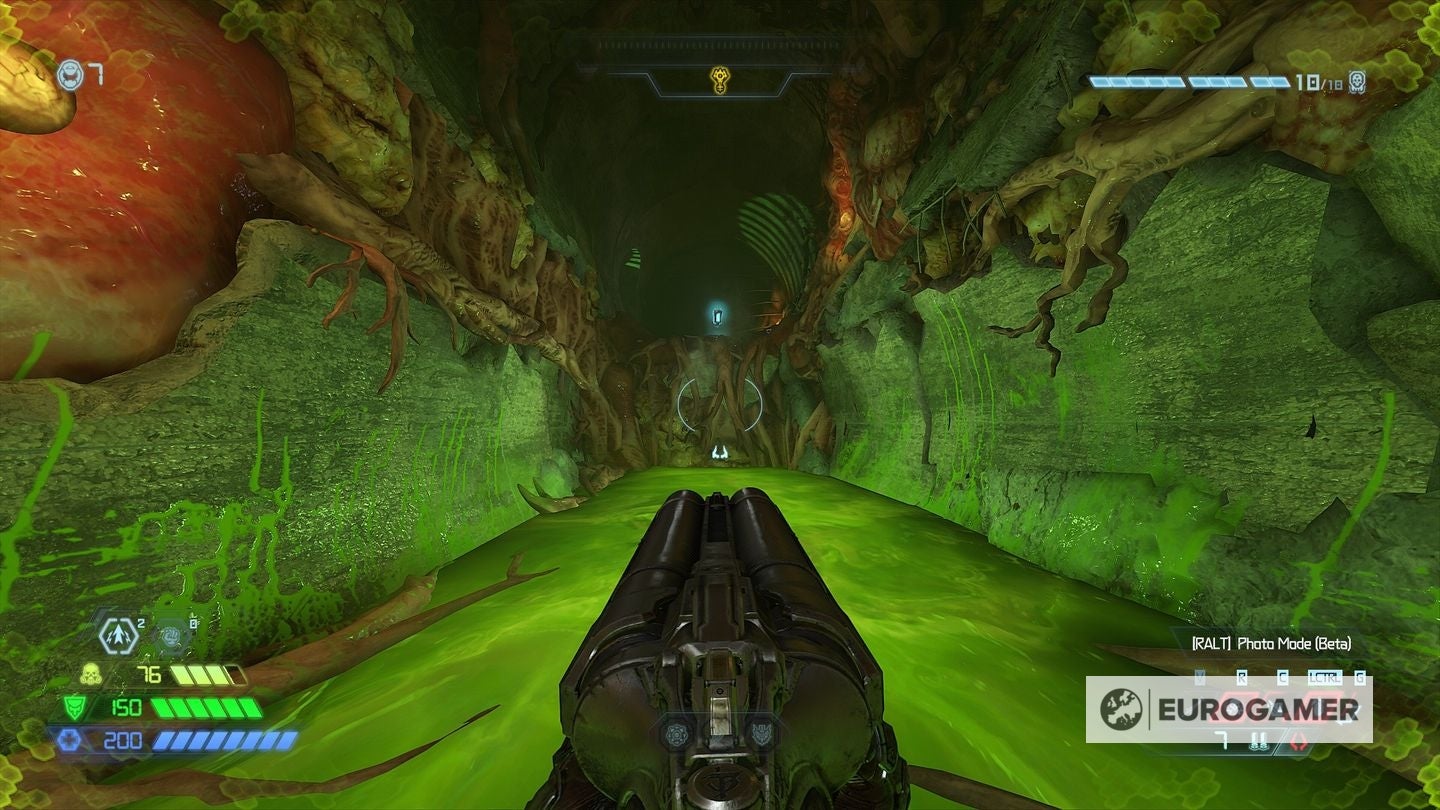The image size is (1440, 810).
Task: Click the extra lives helmet icon
Action: pos(69,75)
